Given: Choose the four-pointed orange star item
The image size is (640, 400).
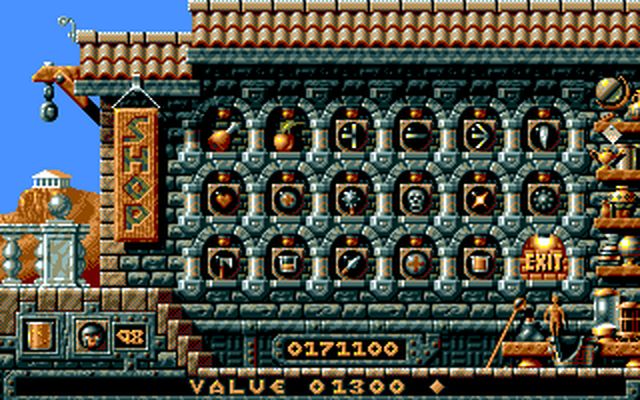Looking at the screenshot, I should (479, 199).
